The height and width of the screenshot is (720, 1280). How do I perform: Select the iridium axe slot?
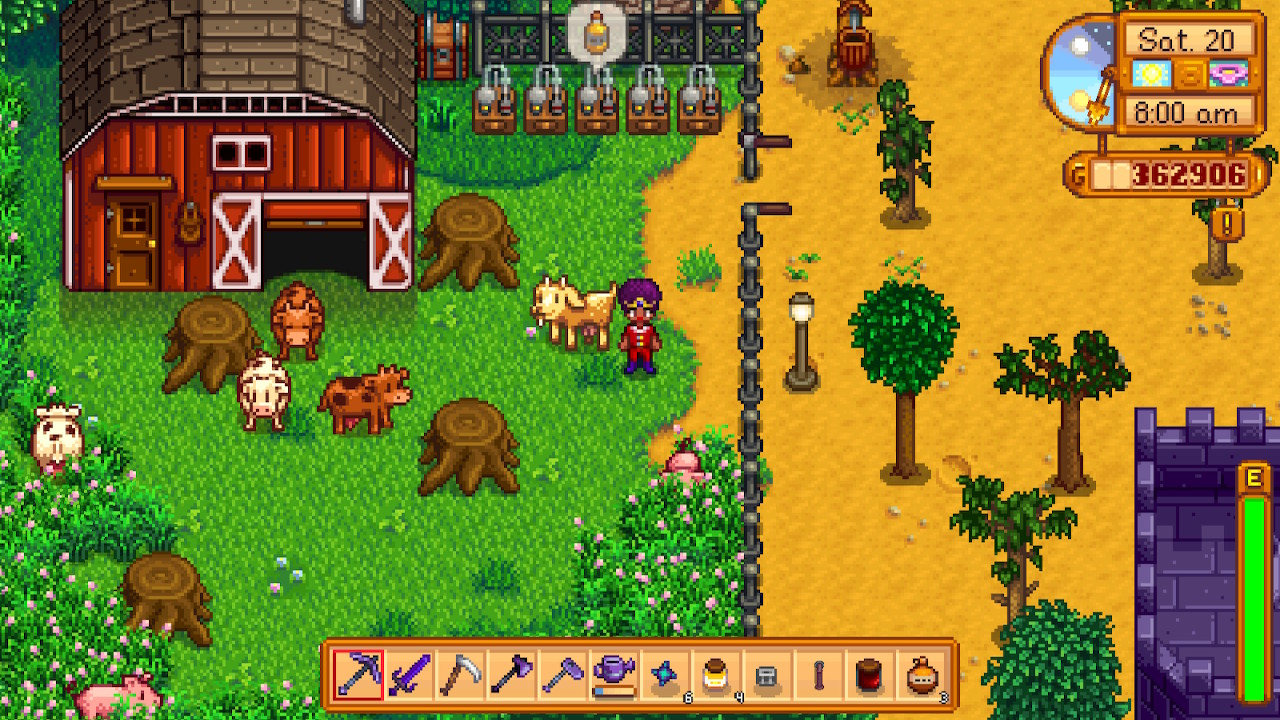coord(513,675)
